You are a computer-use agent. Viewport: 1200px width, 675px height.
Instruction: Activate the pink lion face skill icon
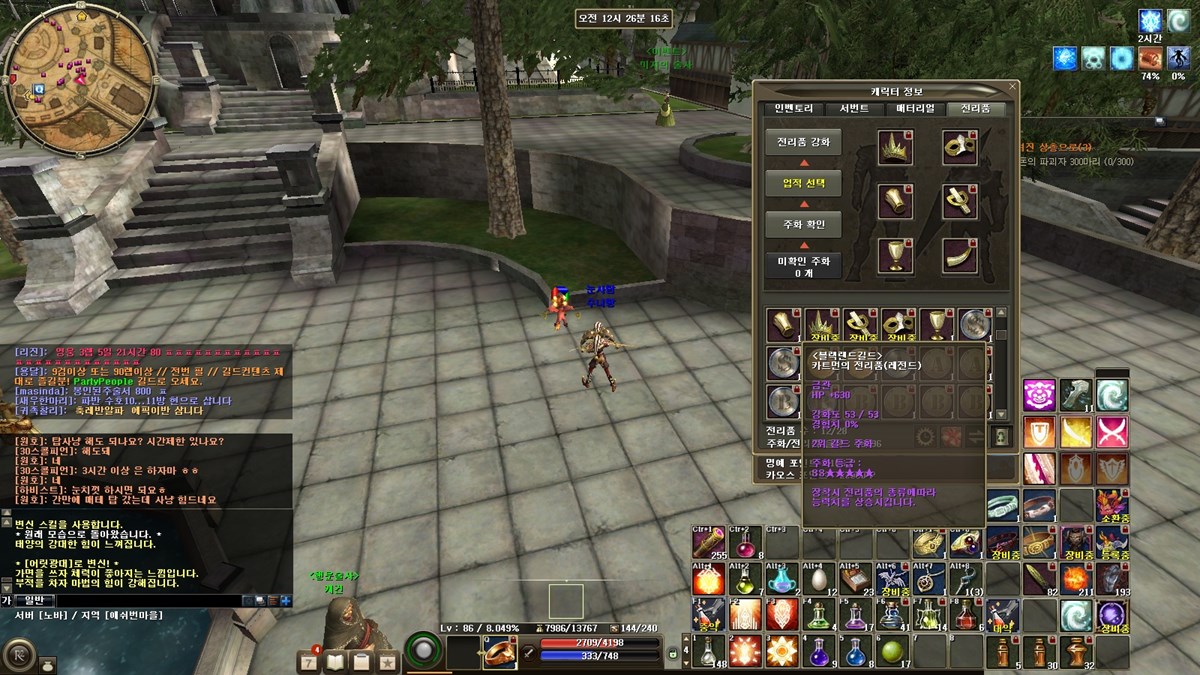1039,395
